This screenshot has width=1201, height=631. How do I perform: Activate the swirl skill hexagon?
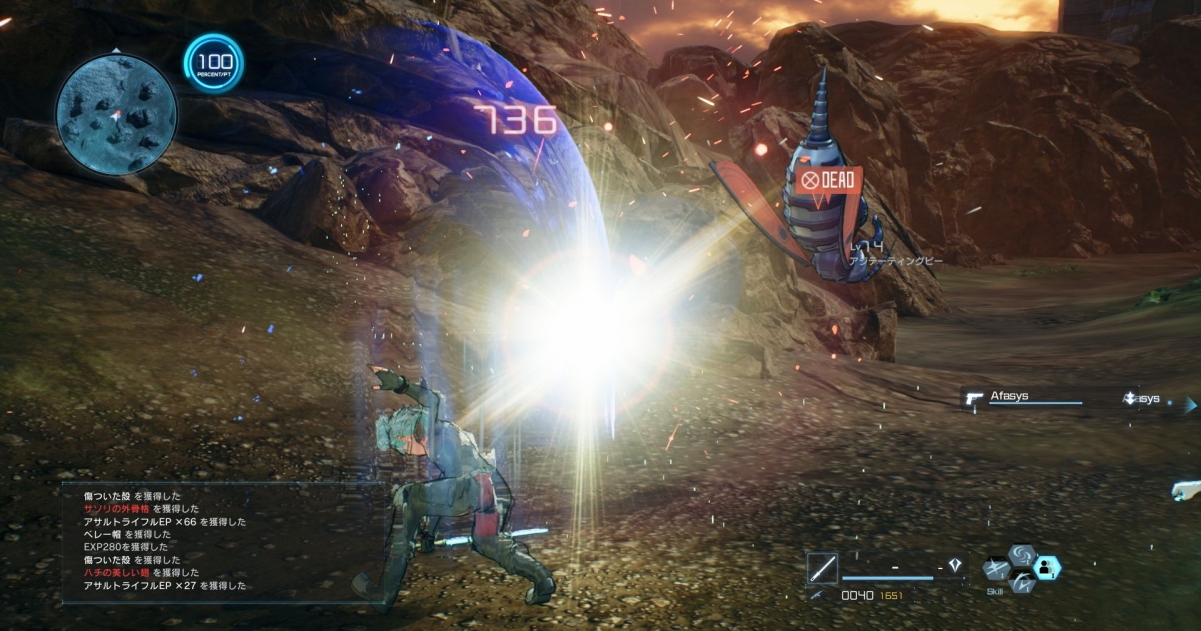click(1022, 555)
